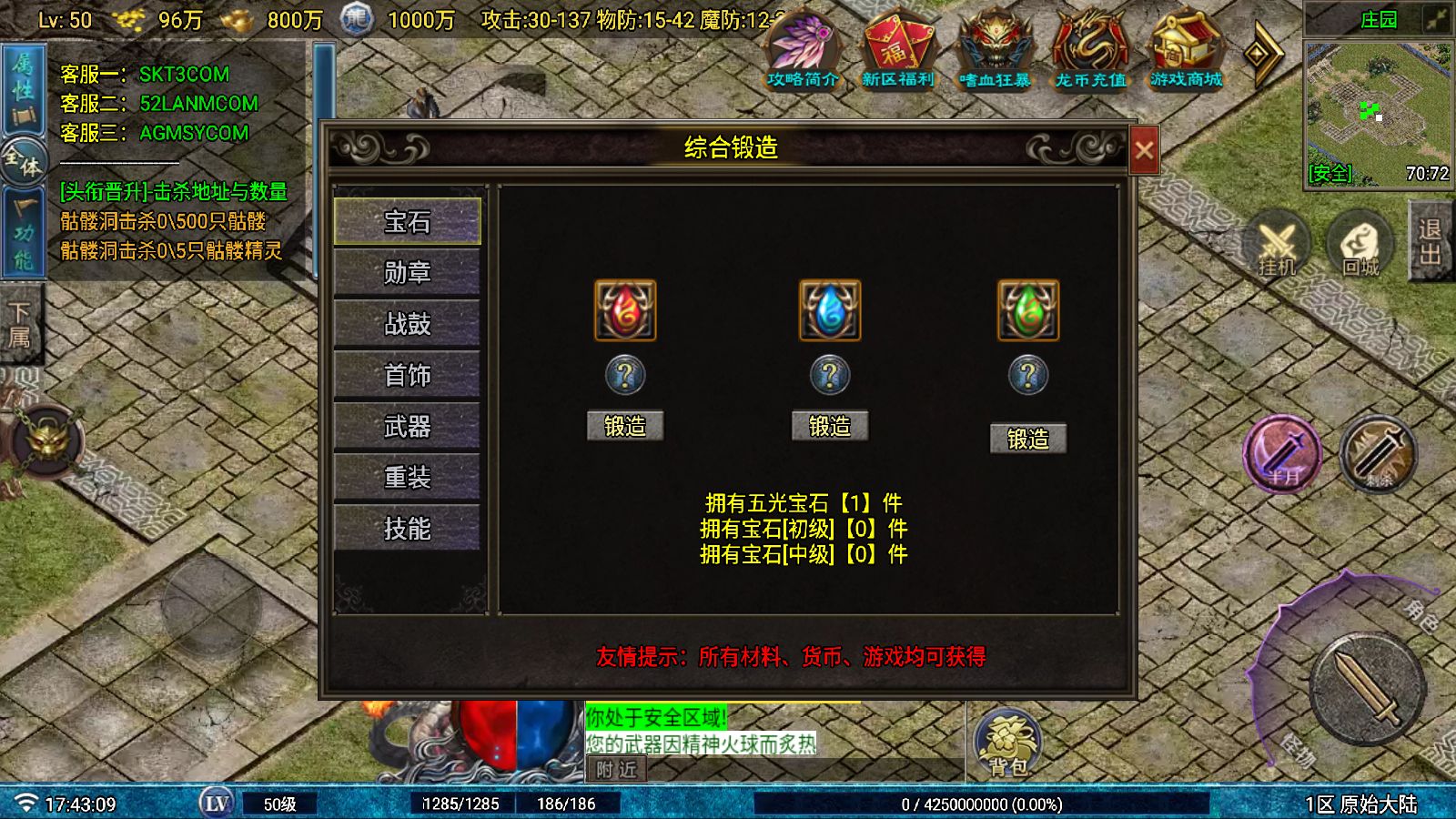Switch to the 武器 weapon forge tab

pos(407,425)
